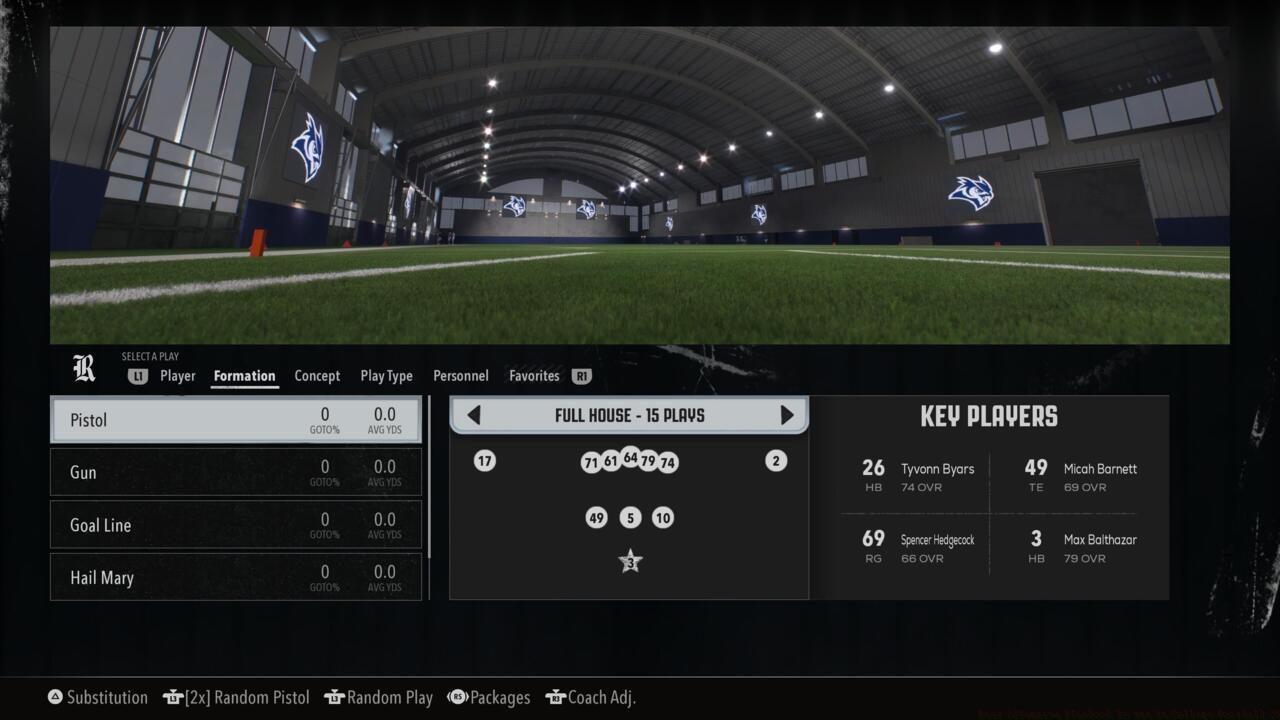
Task: Switch to the Concept tab
Action: pyautogui.click(x=317, y=376)
